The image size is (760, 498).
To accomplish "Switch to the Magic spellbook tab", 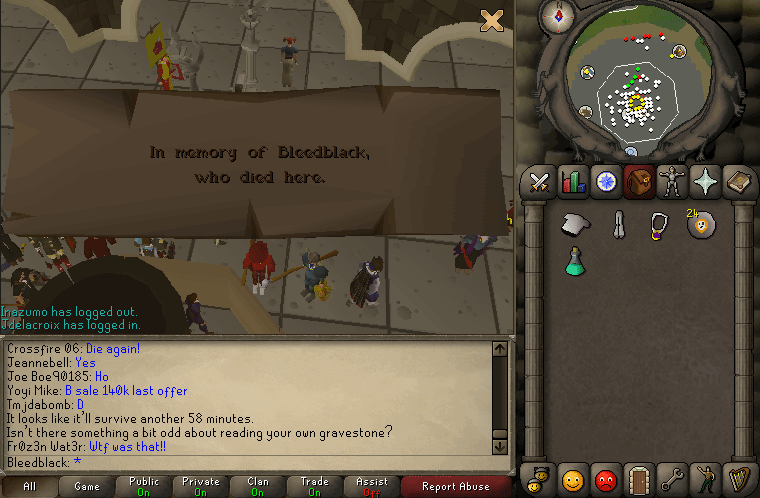I will coord(738,182).
